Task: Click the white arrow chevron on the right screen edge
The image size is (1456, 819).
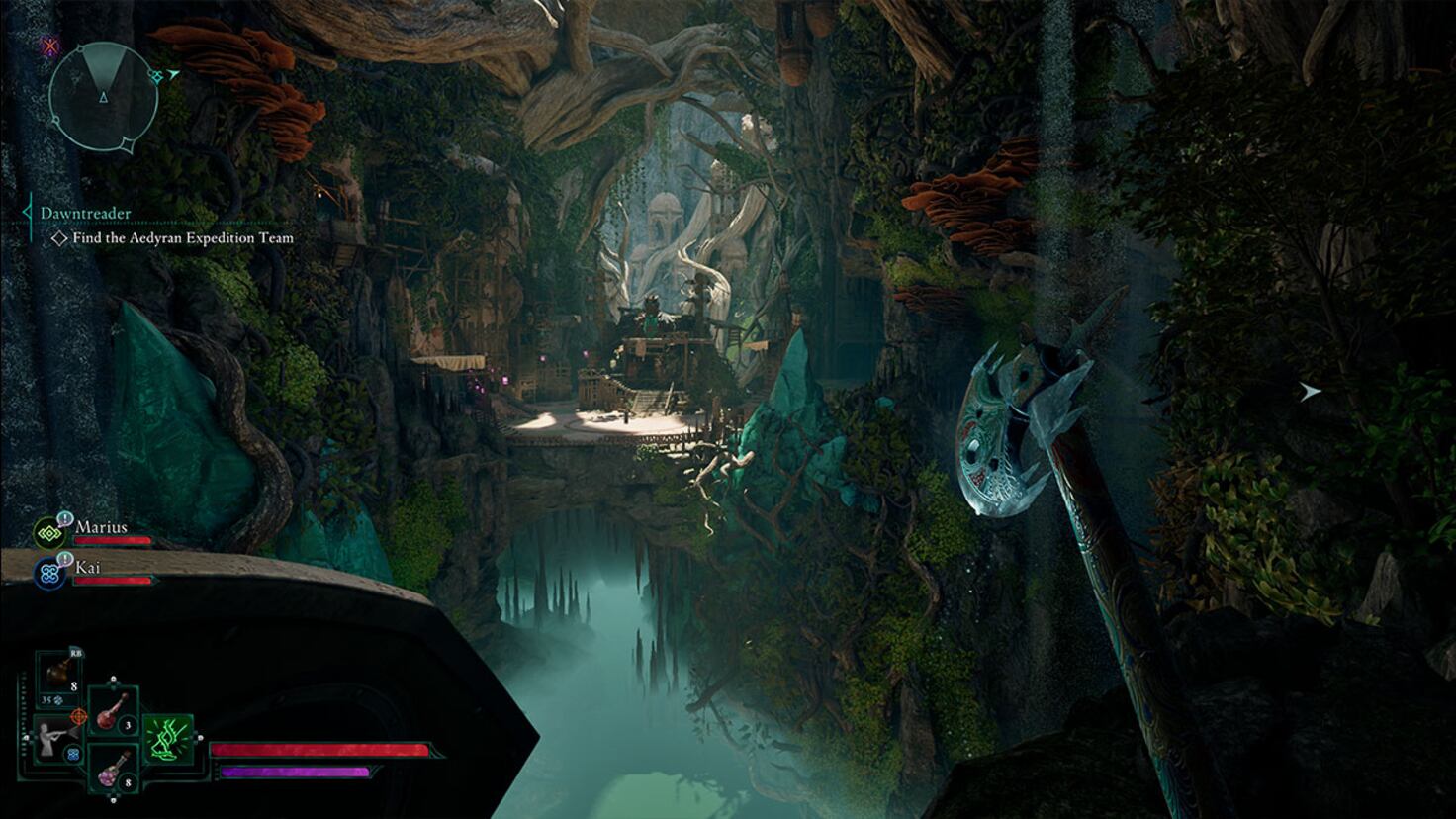Action: [1311, 392]
